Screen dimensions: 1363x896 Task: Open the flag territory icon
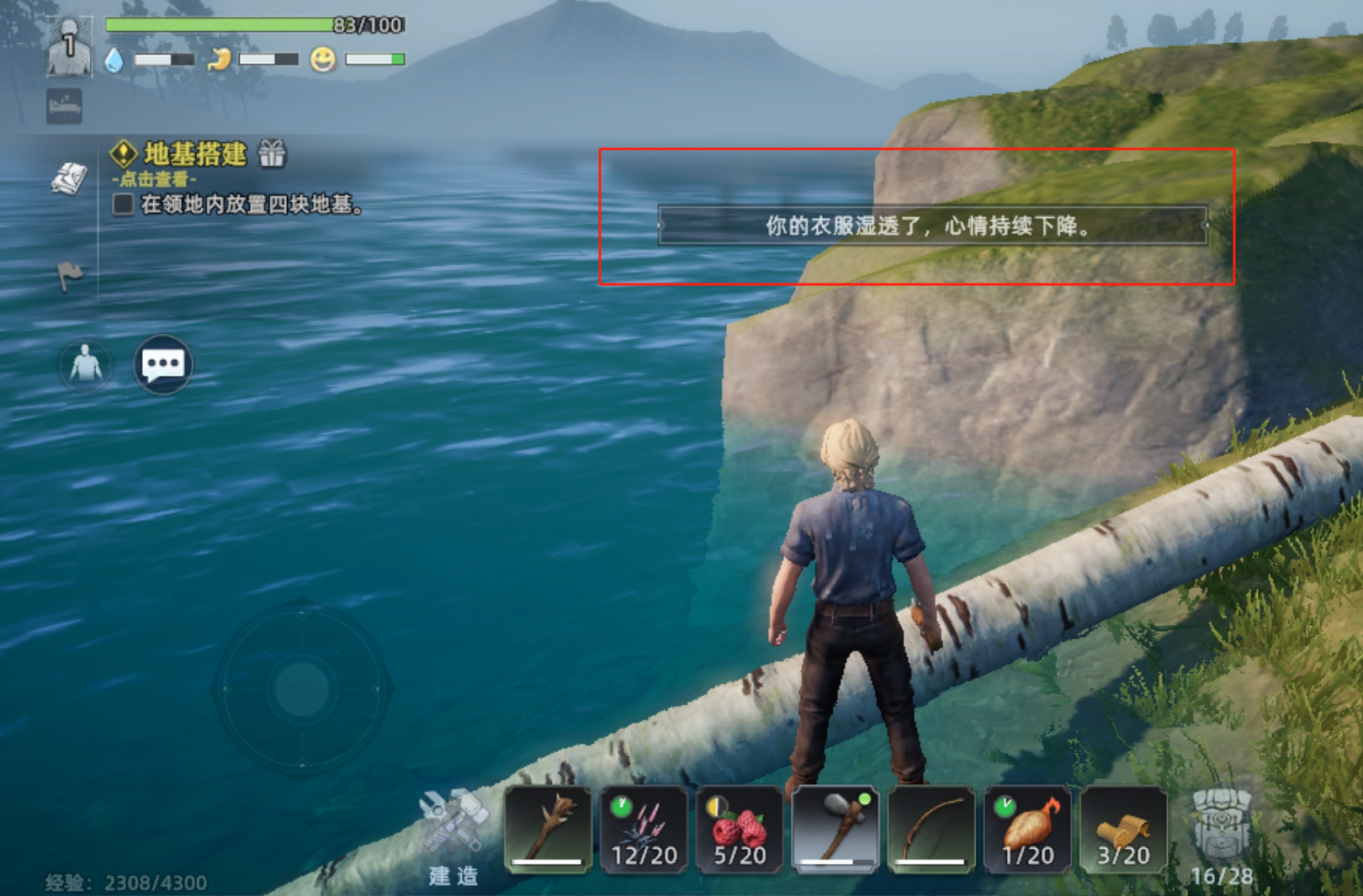(70, 273)
